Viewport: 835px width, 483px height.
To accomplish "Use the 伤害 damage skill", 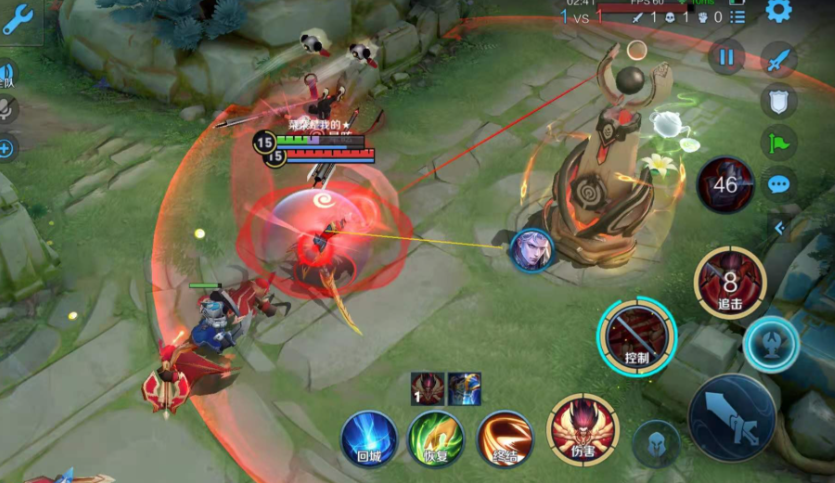I will tap(583, 430).
